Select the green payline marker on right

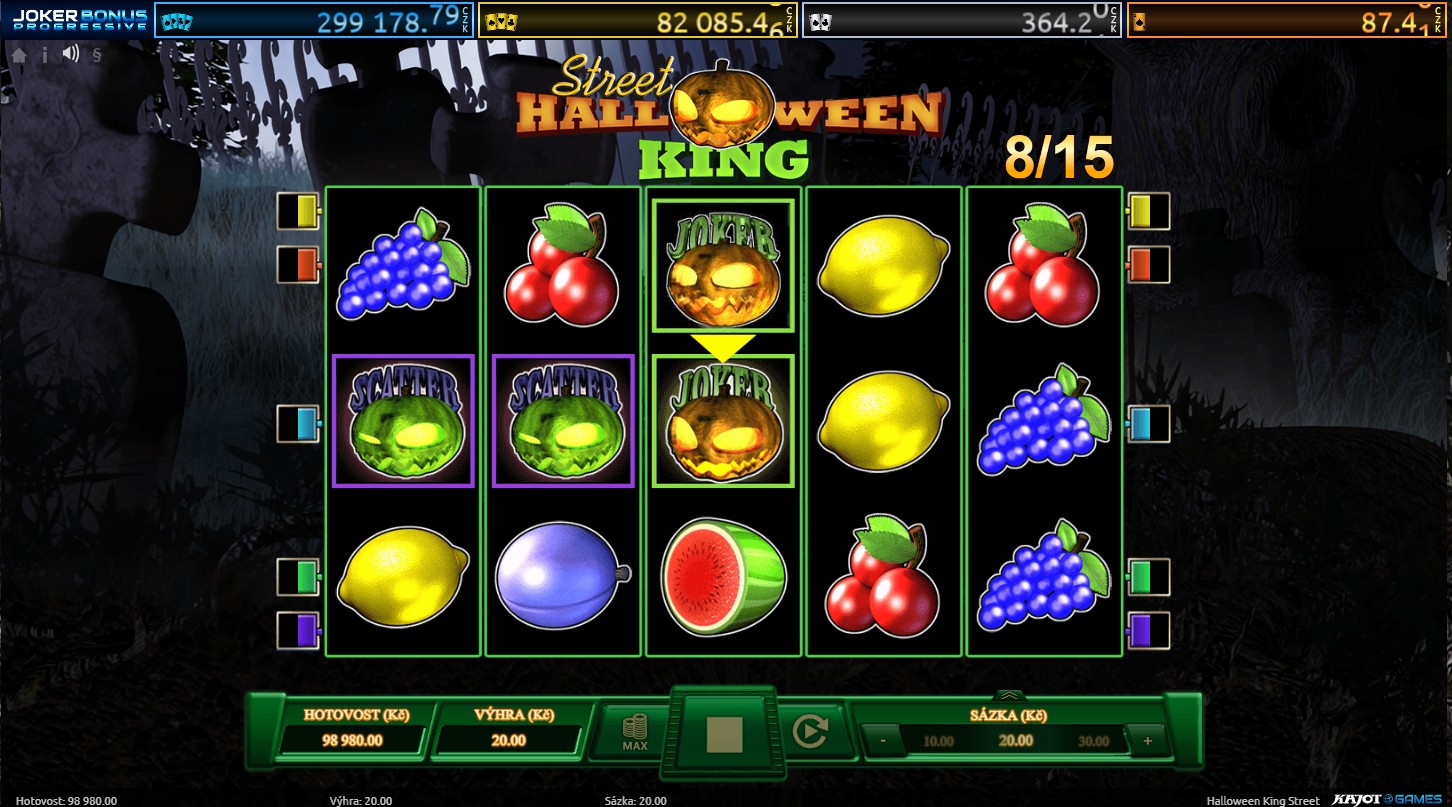click(x=1148, y=577)
